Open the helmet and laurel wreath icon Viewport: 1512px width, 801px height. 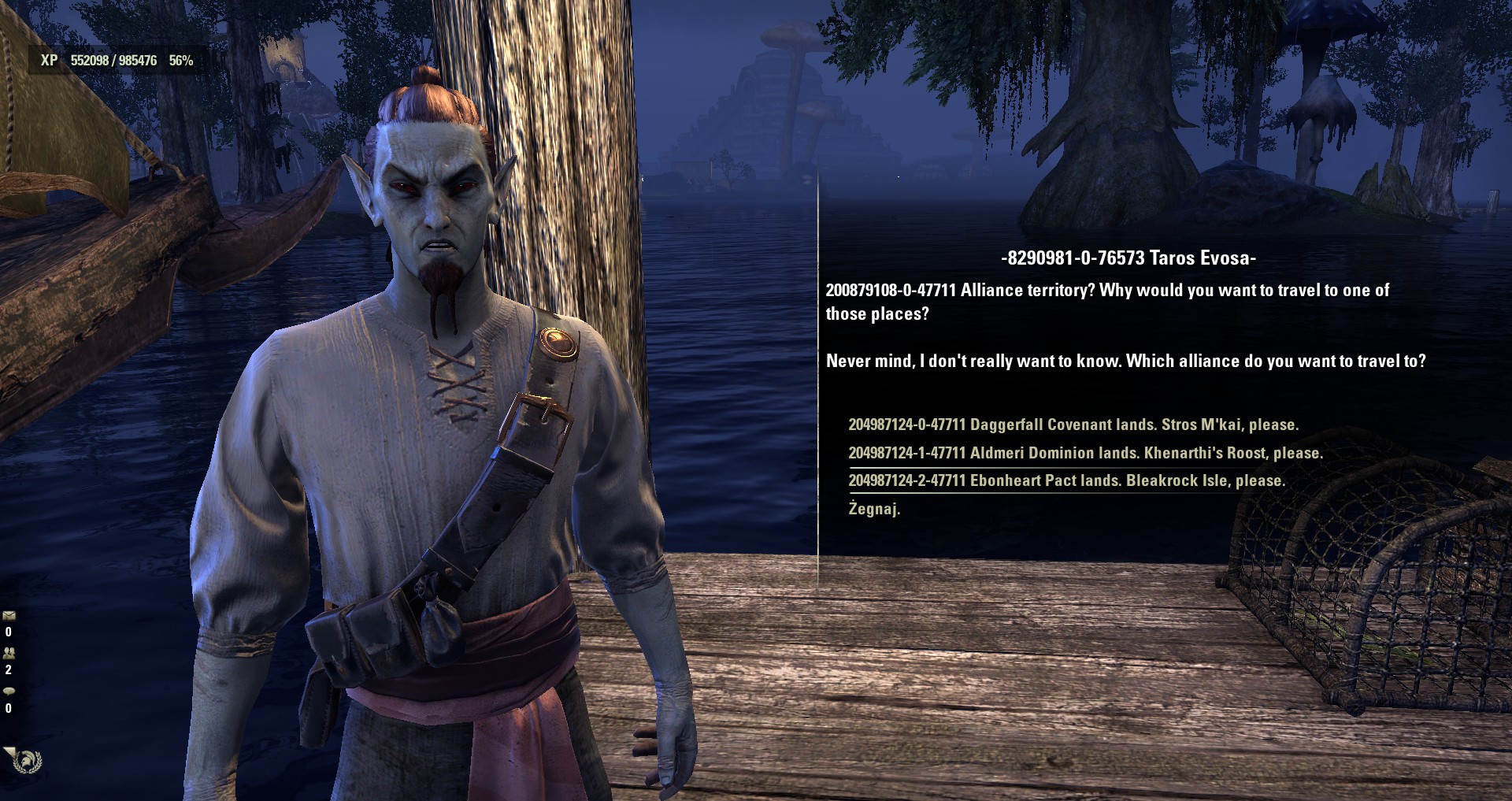(28, 761)
